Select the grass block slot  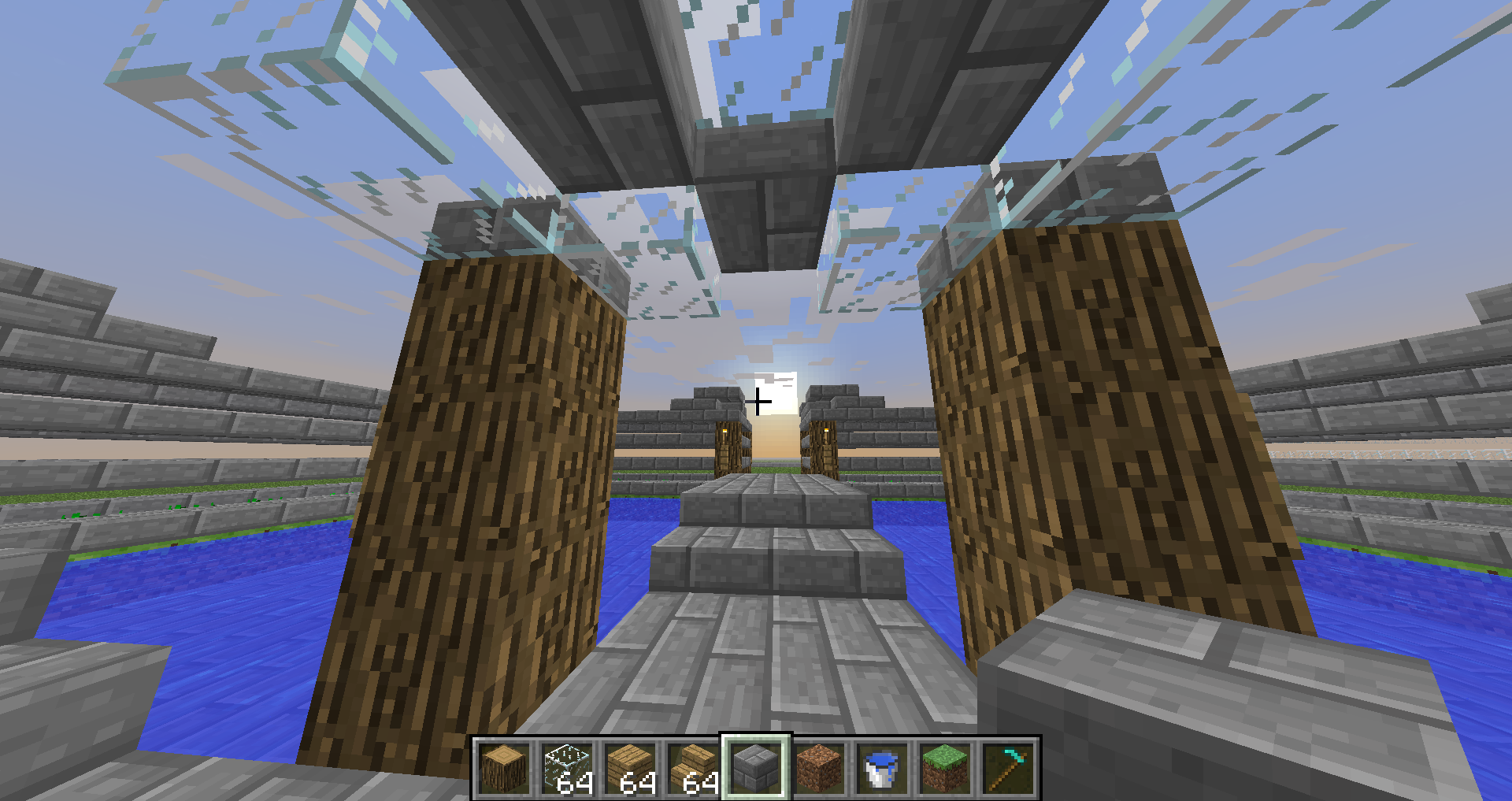pos(945,768)
